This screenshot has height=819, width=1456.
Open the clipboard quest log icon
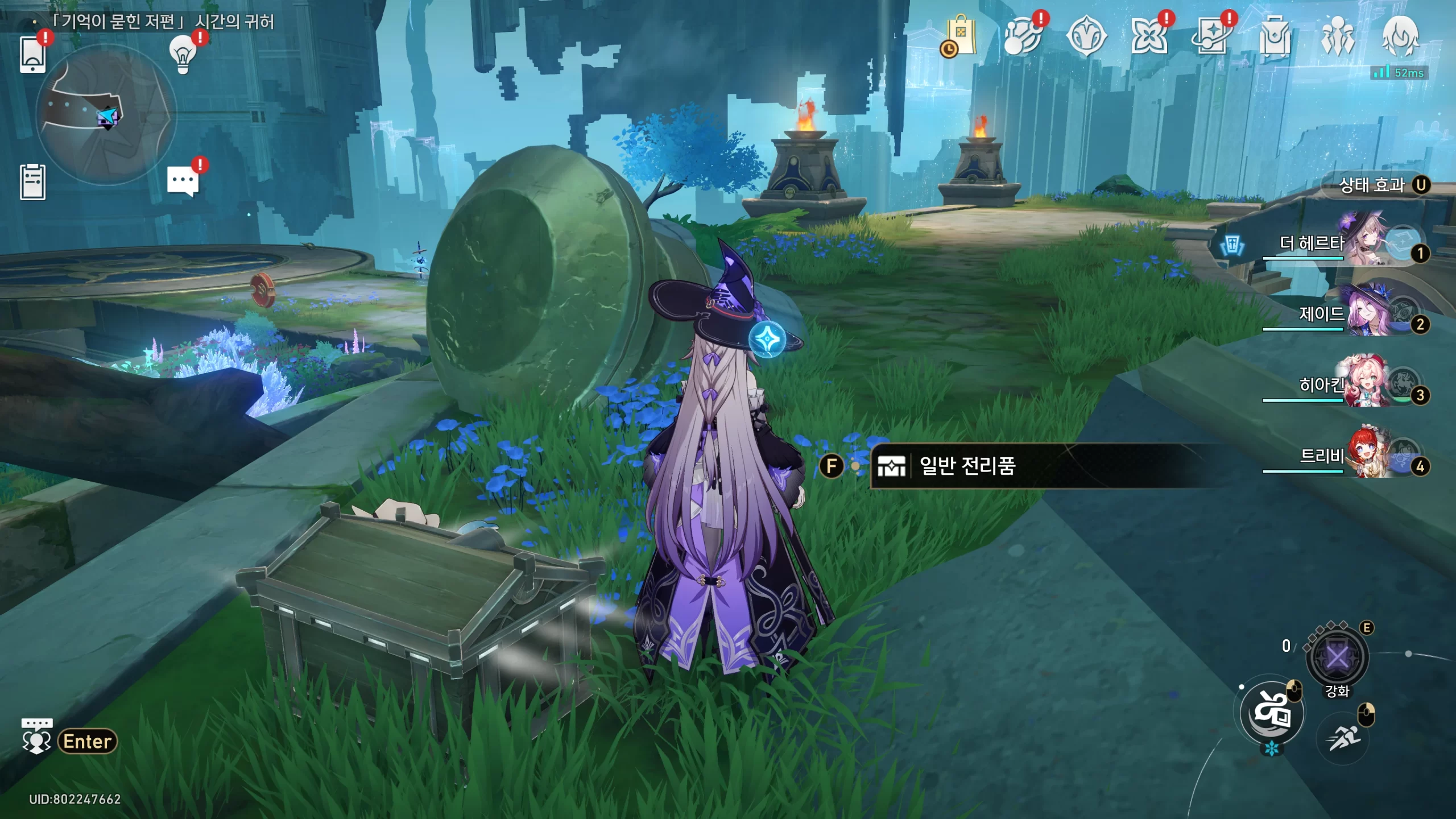32,182
